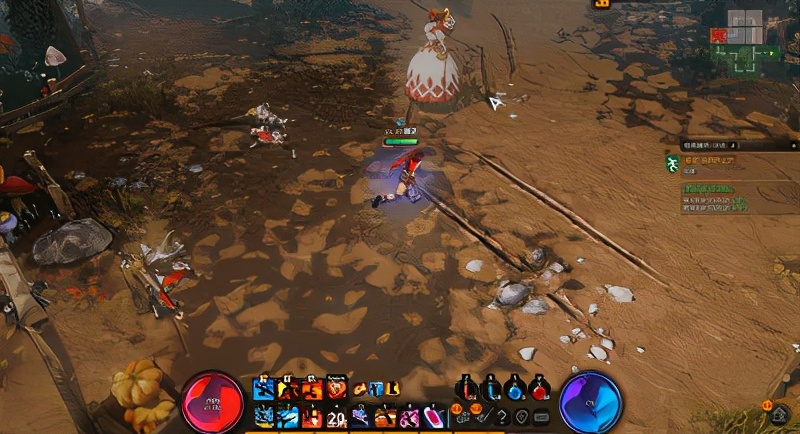The width and height of the screenshot is (800, 434).
Task: Click the orange icon at top edge
Action: click(x=603, y=4)
